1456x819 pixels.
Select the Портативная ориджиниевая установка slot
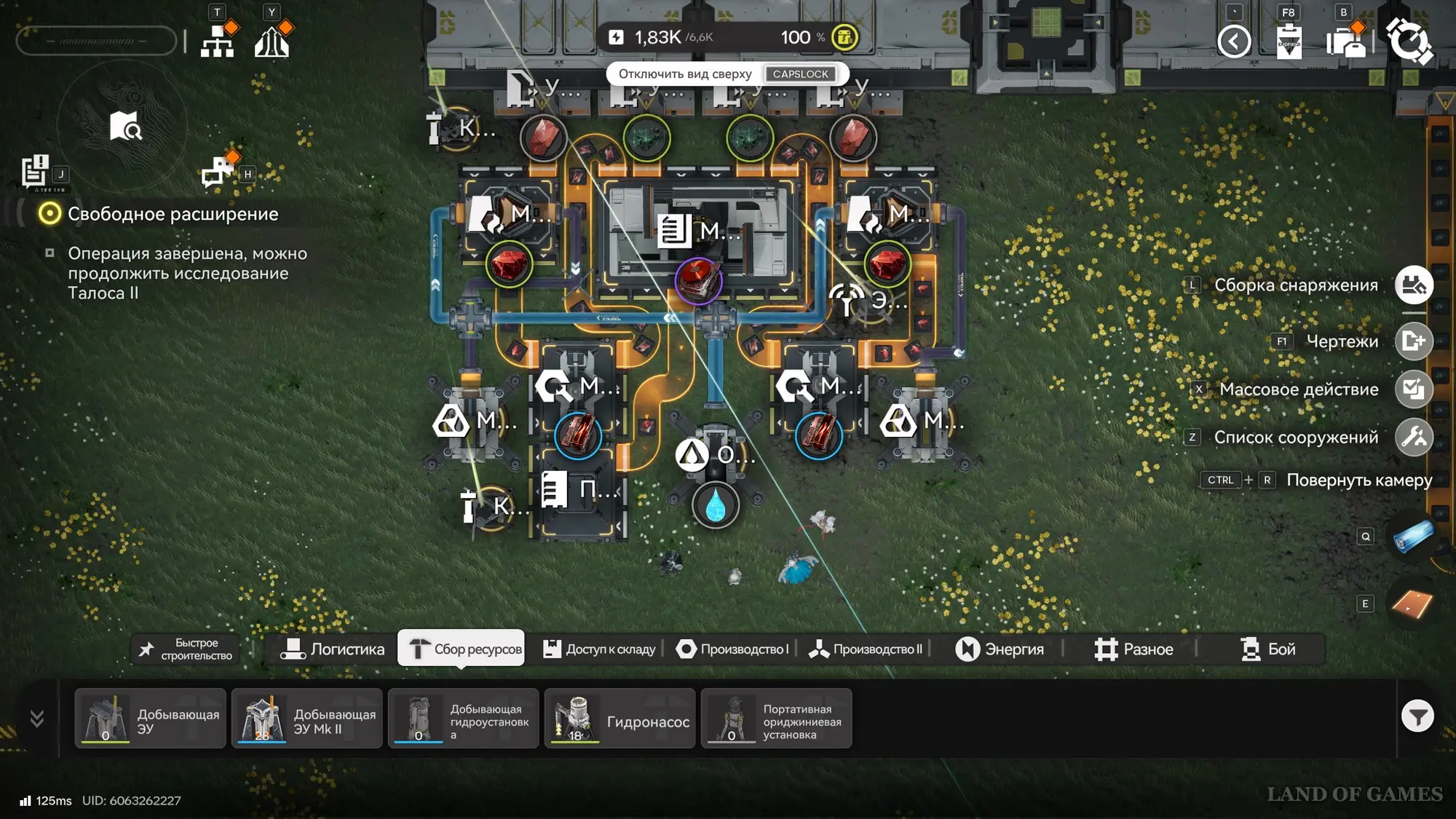click(776, 719)
